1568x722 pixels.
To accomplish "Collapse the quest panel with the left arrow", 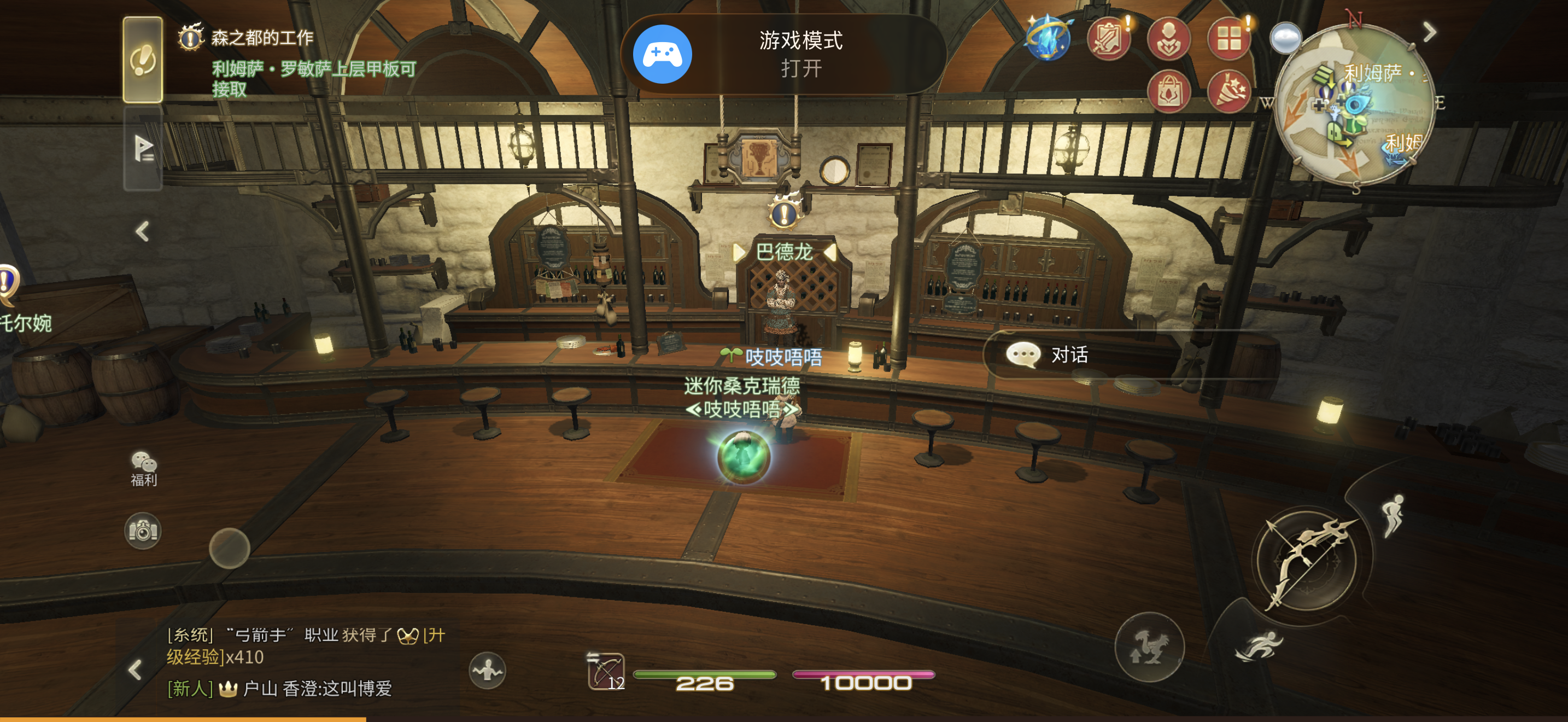I will click(x=143, y=231).
